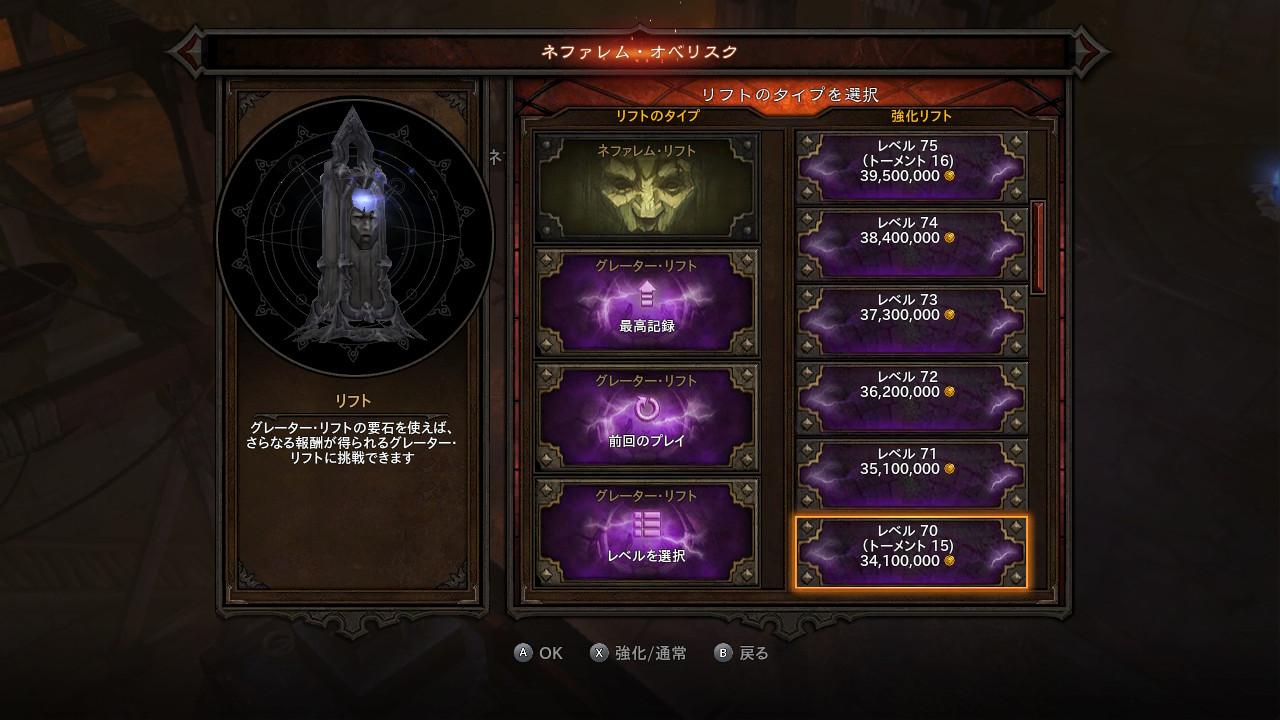
Task: Select the ネファレム・リフト rift type
Action: pos(647,188)
